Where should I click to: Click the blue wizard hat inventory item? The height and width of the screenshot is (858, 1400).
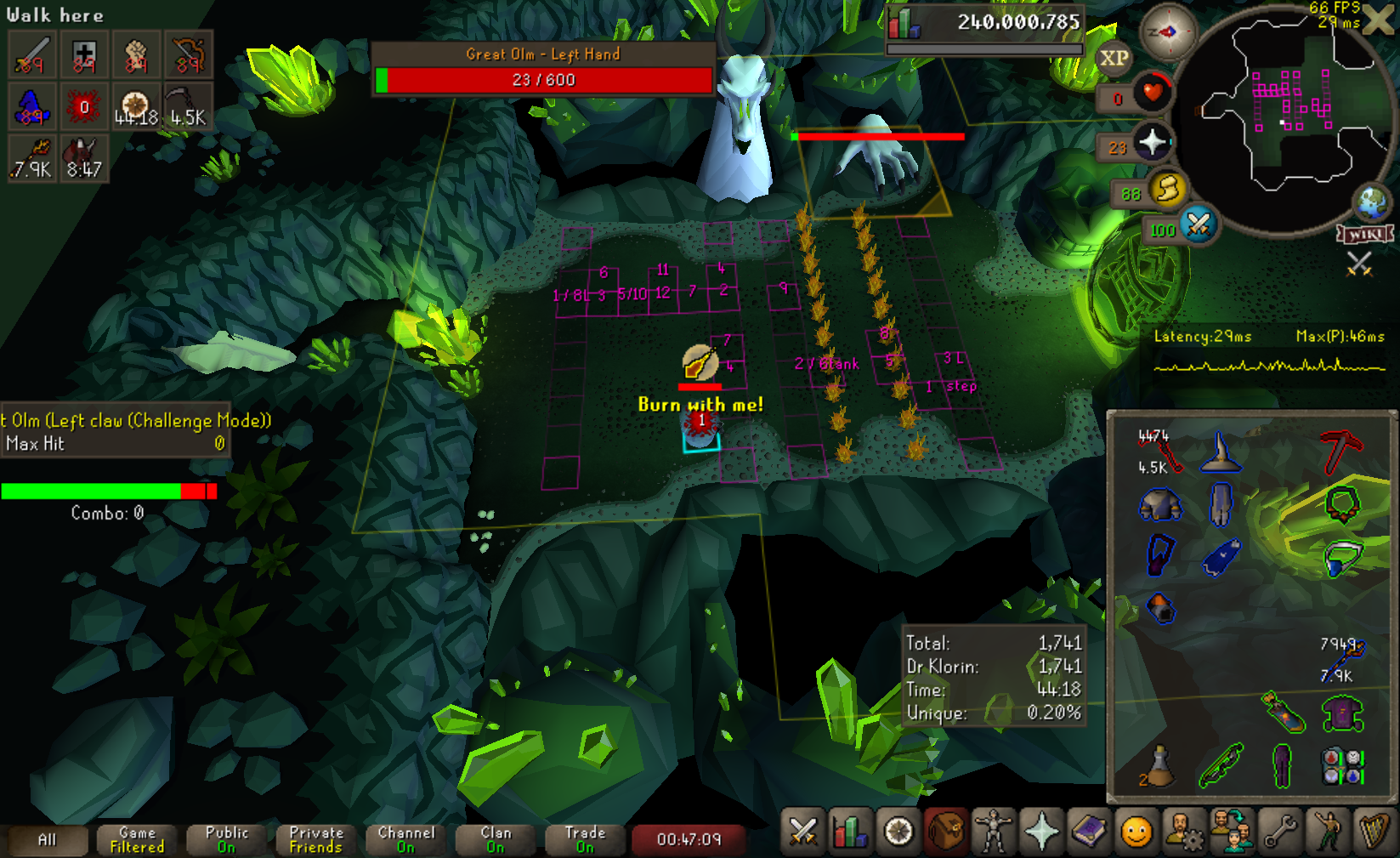tap(1220, 452)
